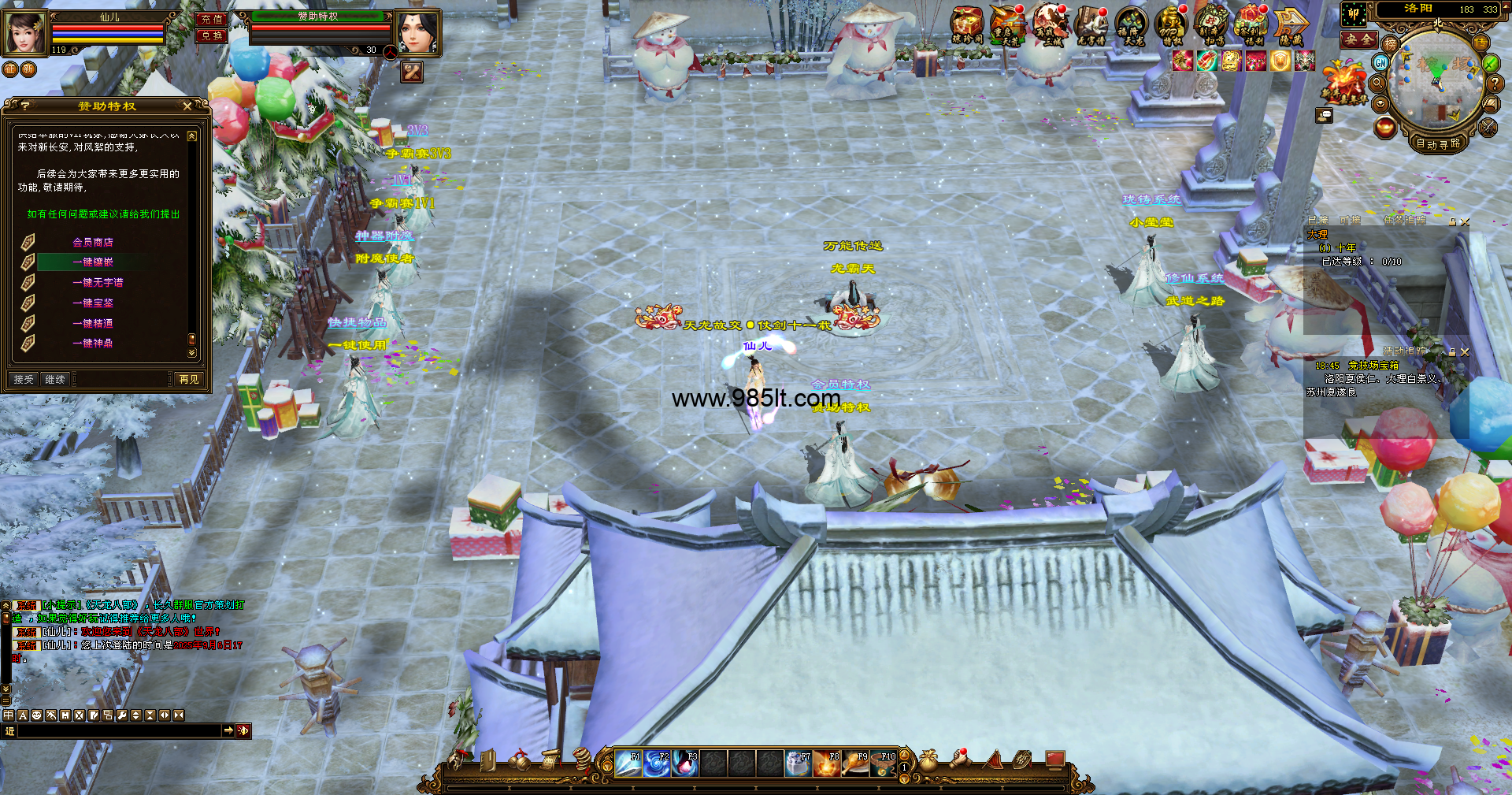Image resolution: width=1512 pixels, height=795 pixels.
Task: Click the 再见 goodbye button
Action: pos(189,379)
